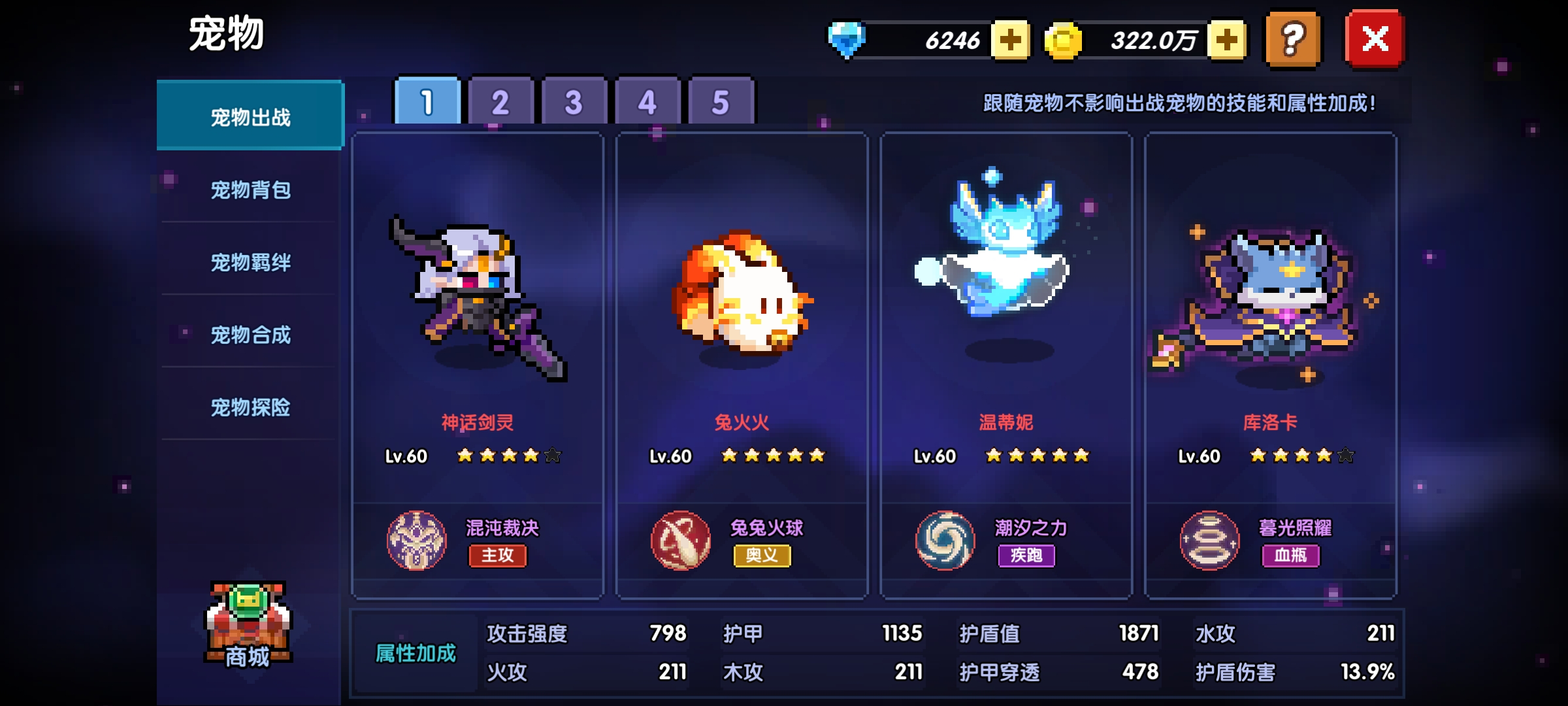This screenshot has height=706, width=1568.
Task: Switch to pet team tab 2
Action: coord(500,102)
